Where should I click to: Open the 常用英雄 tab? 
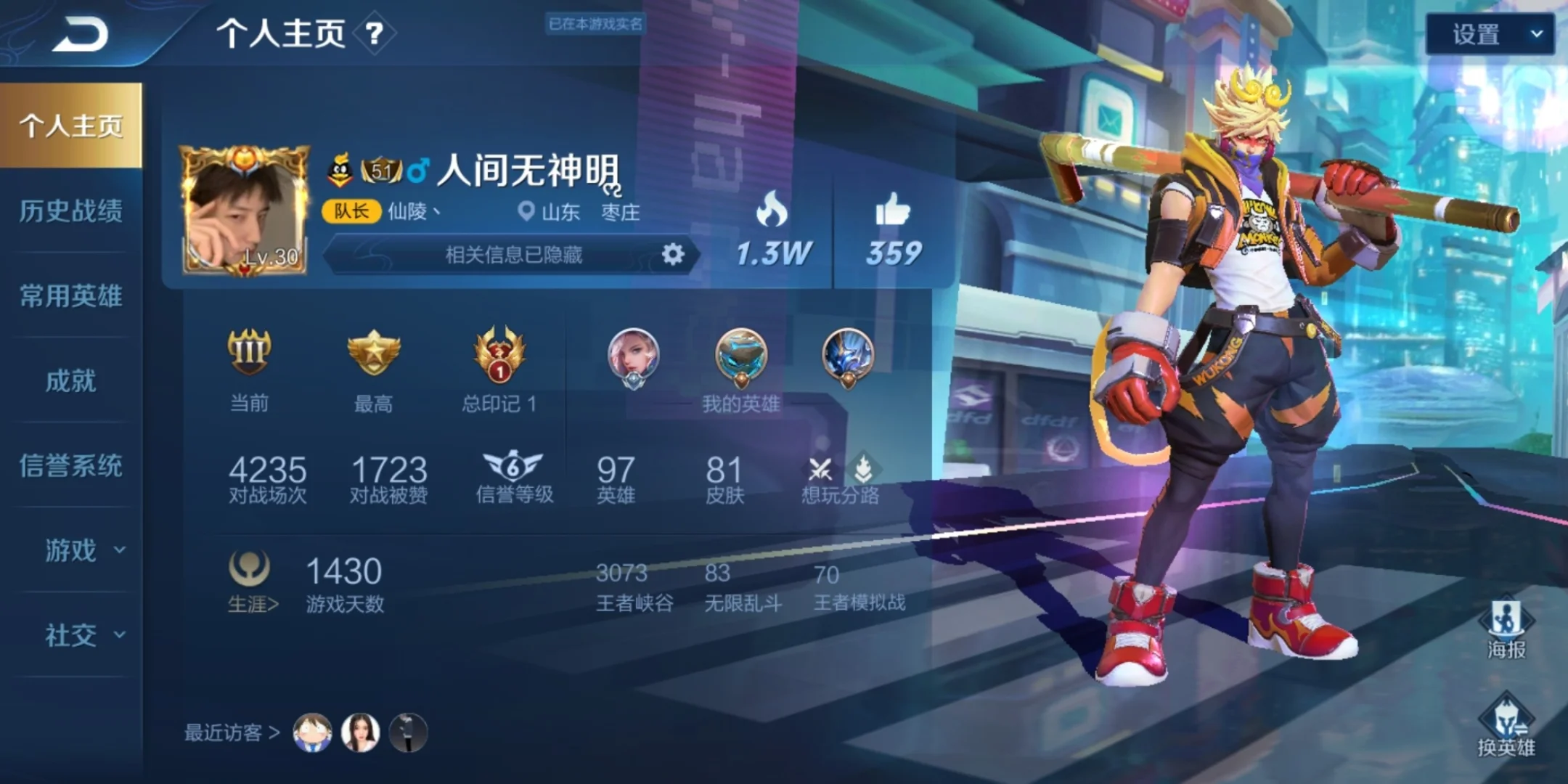pyautogui.click(x=70, y=295)
